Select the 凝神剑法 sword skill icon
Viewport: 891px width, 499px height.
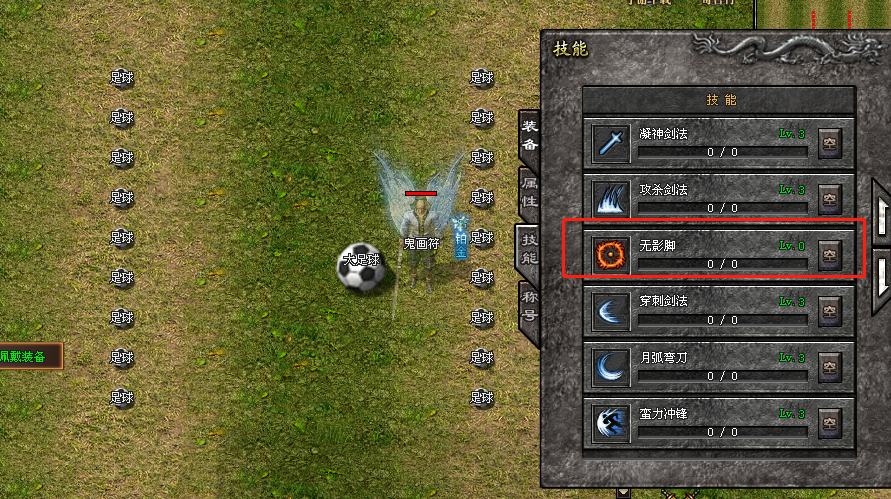609,143
